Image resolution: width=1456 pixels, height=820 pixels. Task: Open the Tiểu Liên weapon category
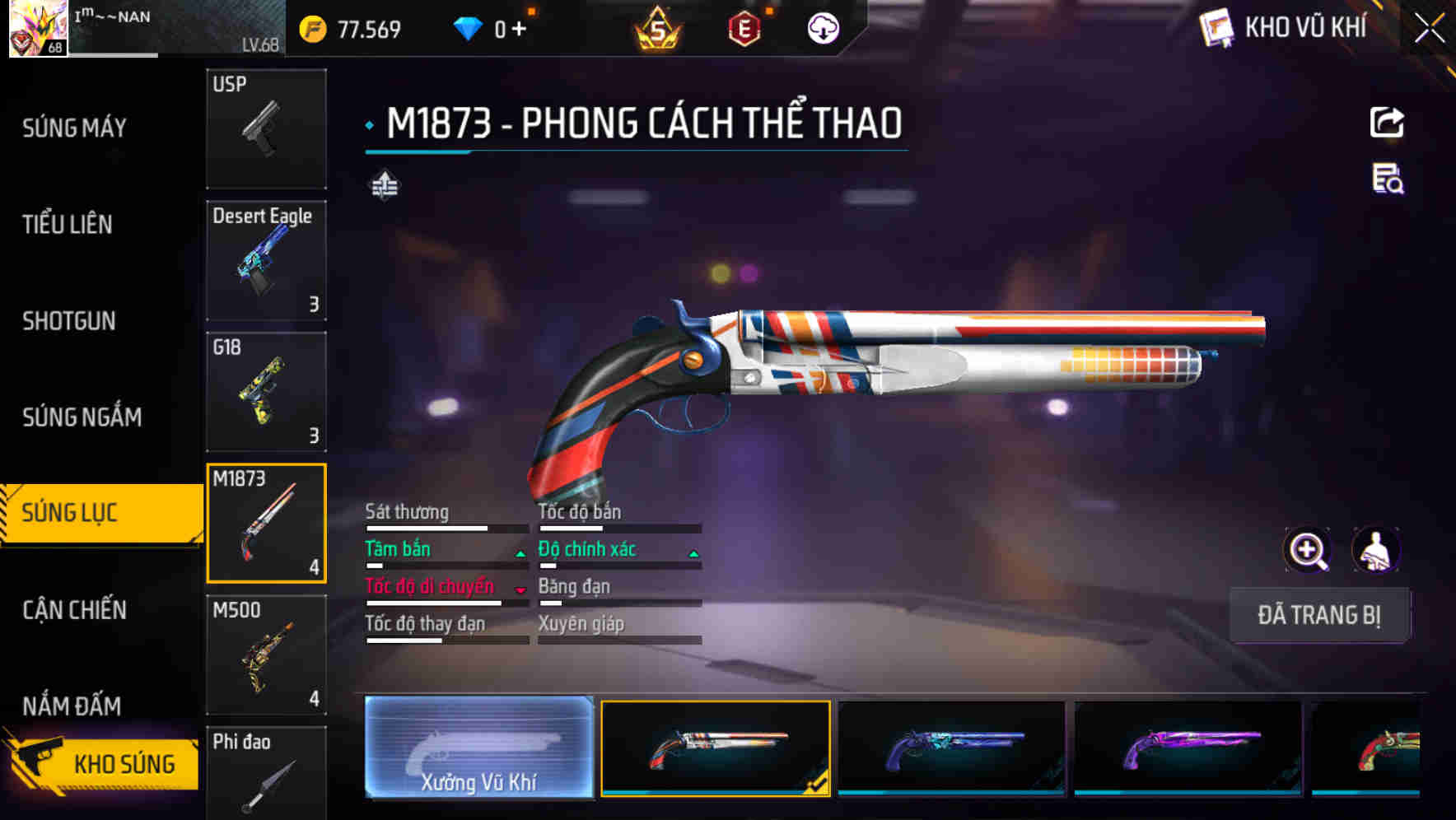pos(68,224)
